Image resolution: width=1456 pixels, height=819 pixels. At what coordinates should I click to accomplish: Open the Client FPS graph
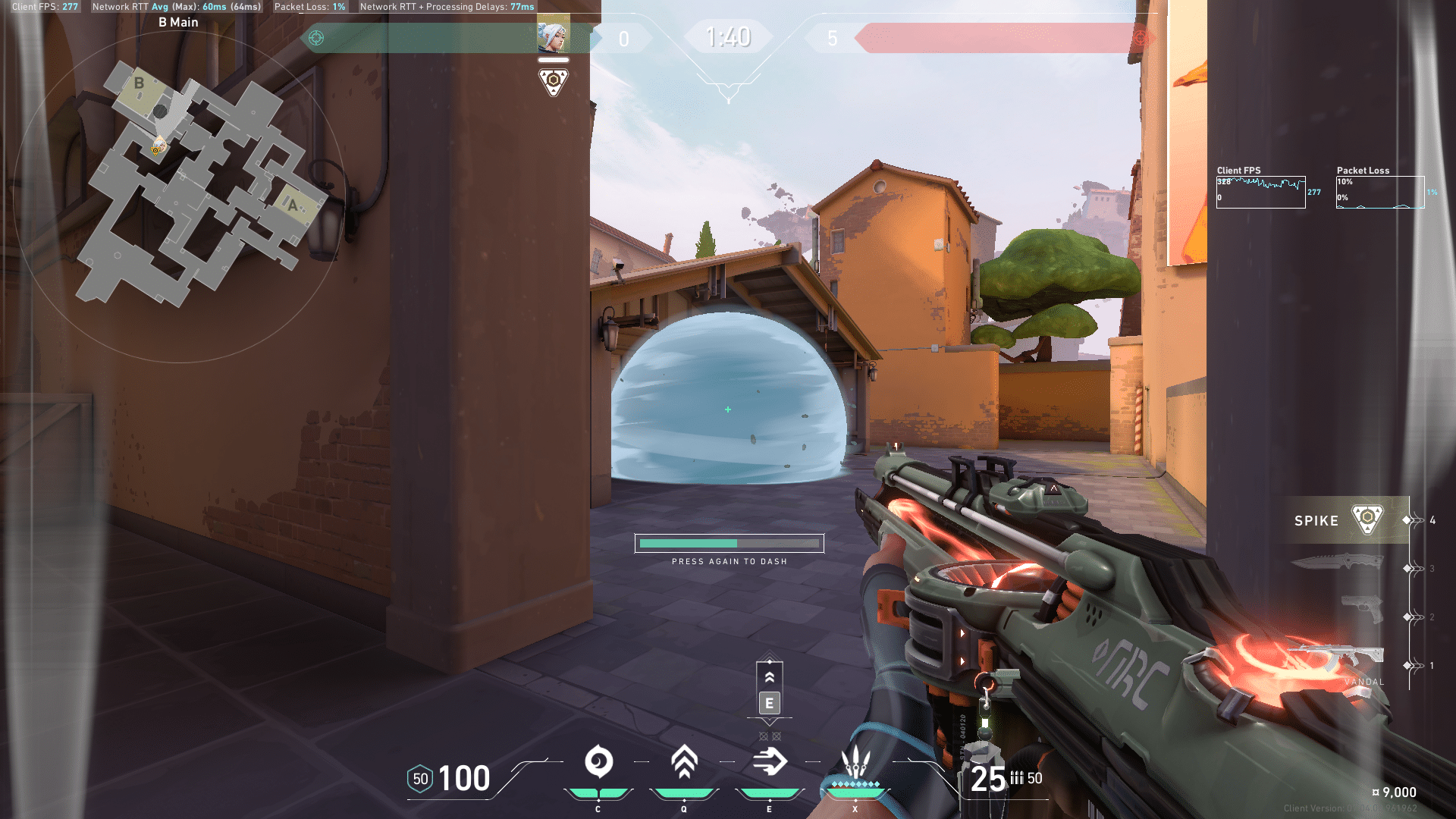coord(1260,192)
